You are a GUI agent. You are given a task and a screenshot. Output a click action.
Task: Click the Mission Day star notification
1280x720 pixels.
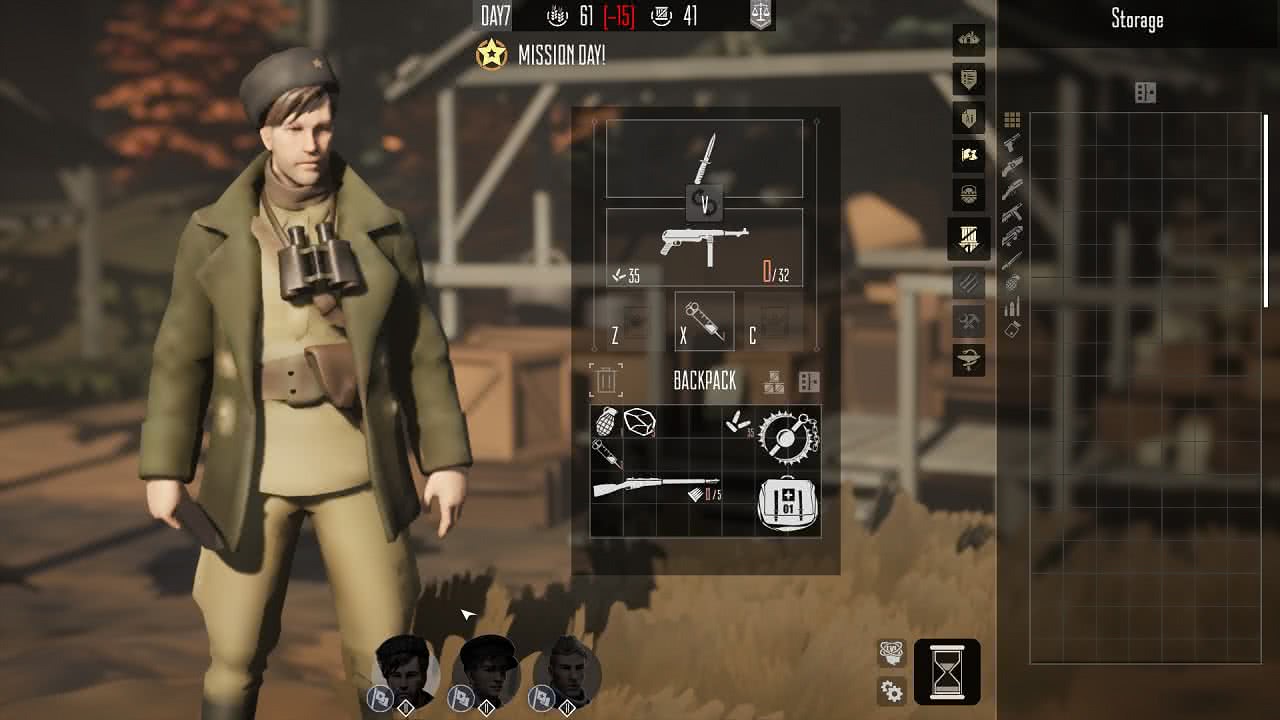(x=491, y=55)
